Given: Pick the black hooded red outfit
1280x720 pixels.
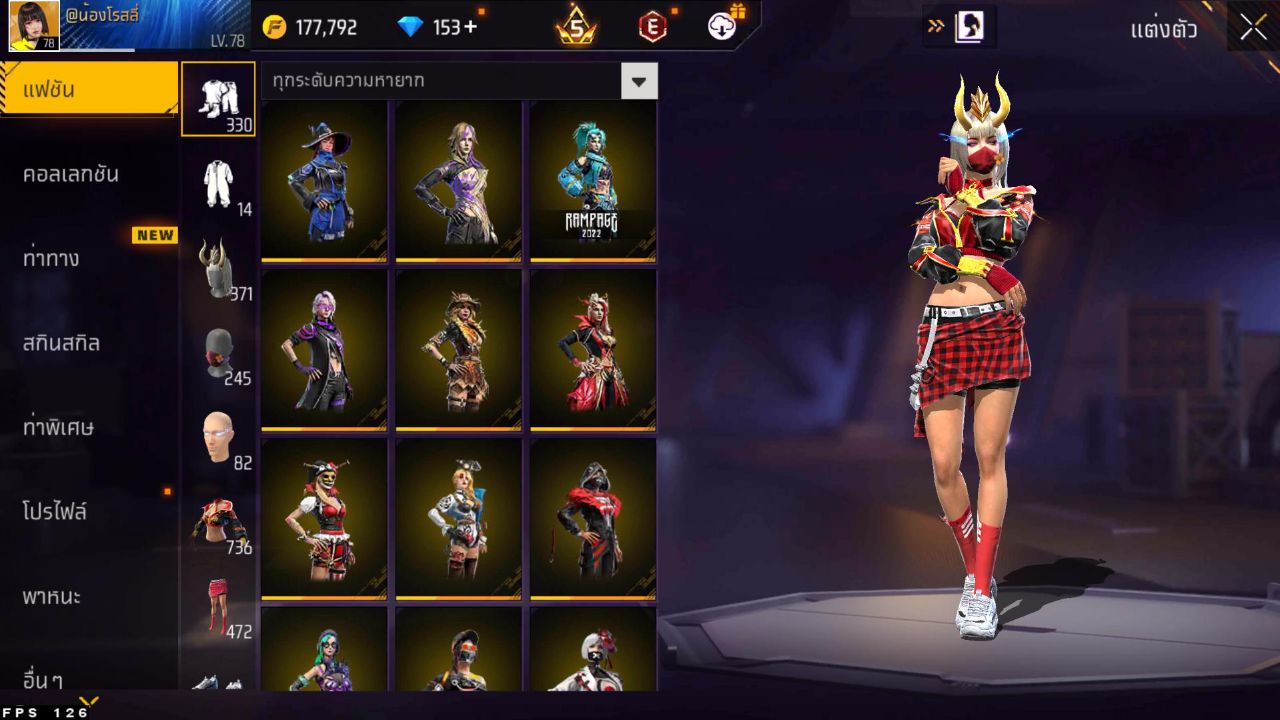Looking at the screenshot, I should (593, 518).
